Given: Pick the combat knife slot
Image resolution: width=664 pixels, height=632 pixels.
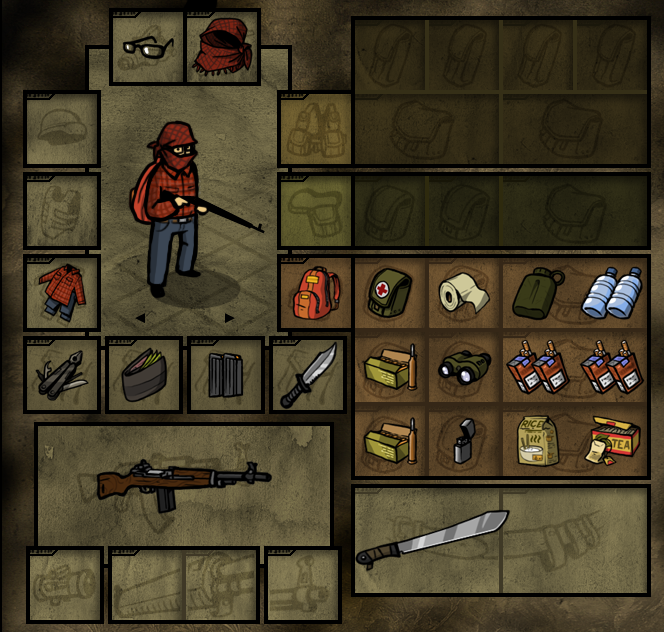Looking at the screenshot, I should point(307,375).
